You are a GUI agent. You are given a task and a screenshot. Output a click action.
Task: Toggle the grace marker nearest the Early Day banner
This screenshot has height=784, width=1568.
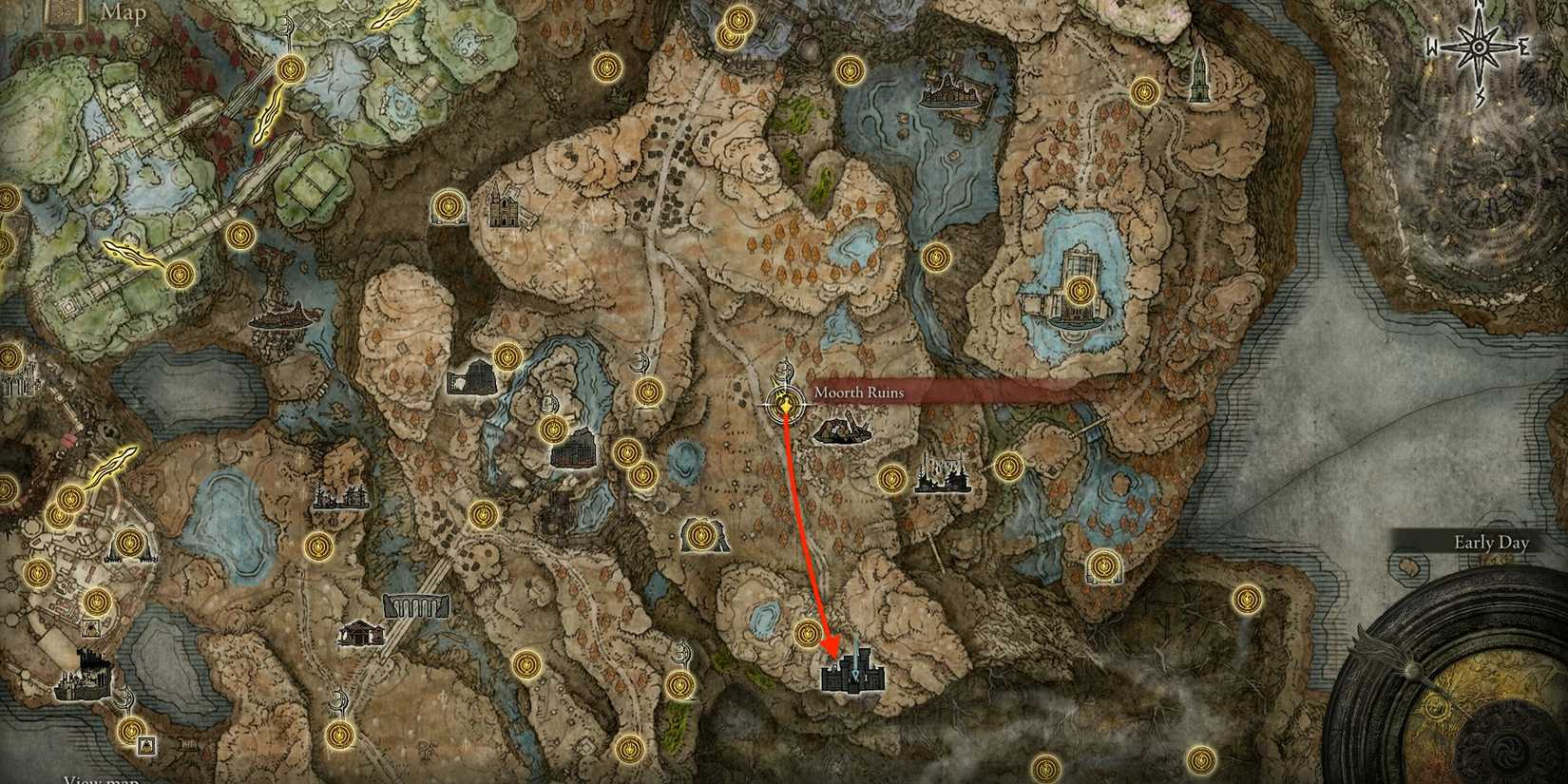1246,600
